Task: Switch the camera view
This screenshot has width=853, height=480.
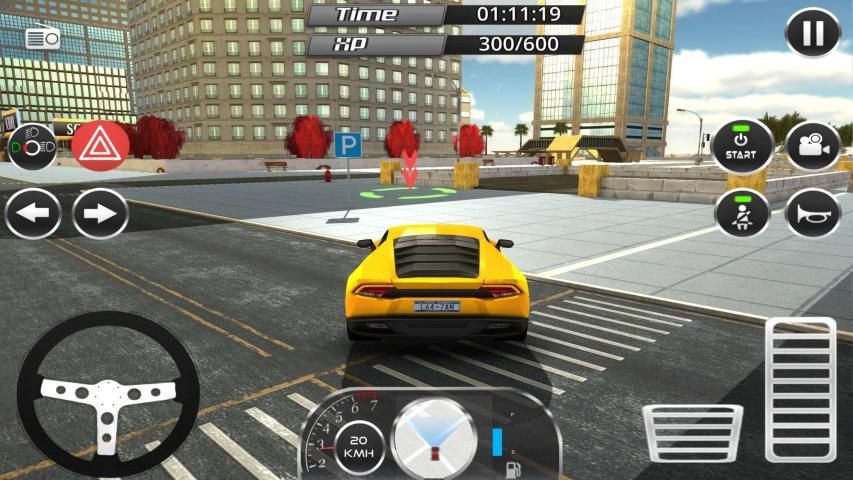Action: pyautogui.click(x=812, y=147)
